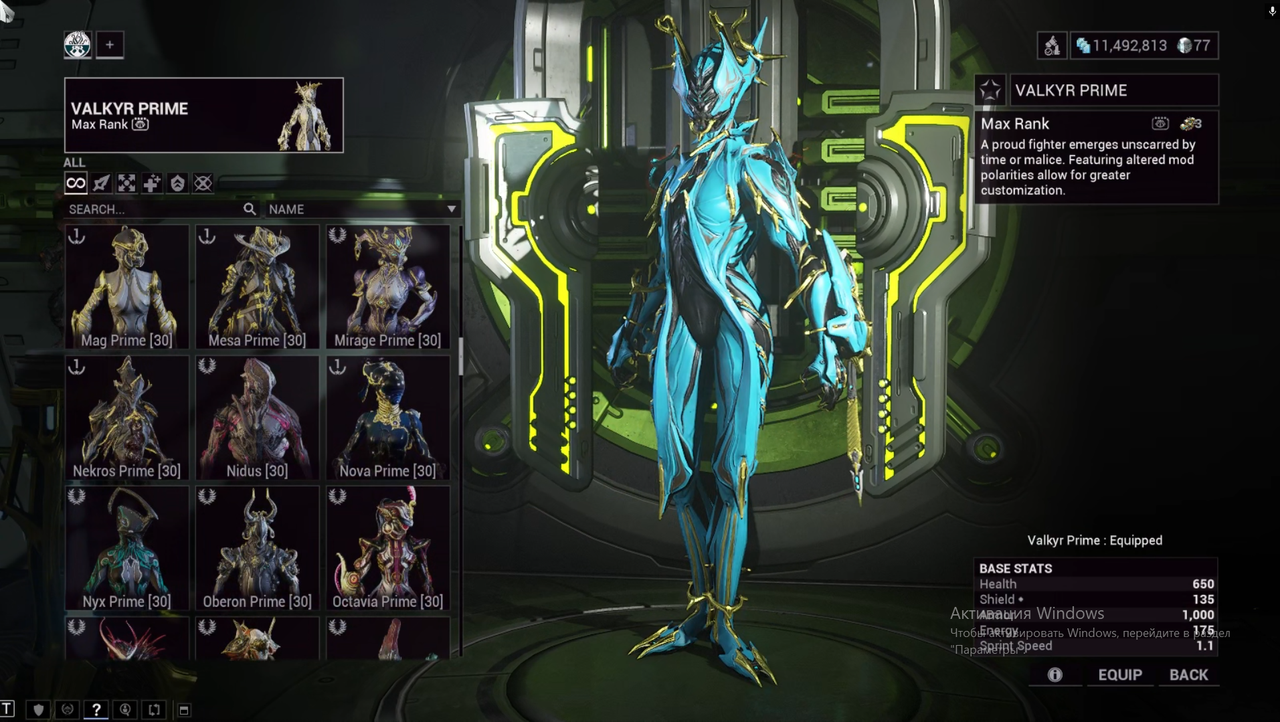The width and height of the screenshot is (1280, 722).
Task: Choose Mesa Prime from the warframe list
Action: pos(257,287)
